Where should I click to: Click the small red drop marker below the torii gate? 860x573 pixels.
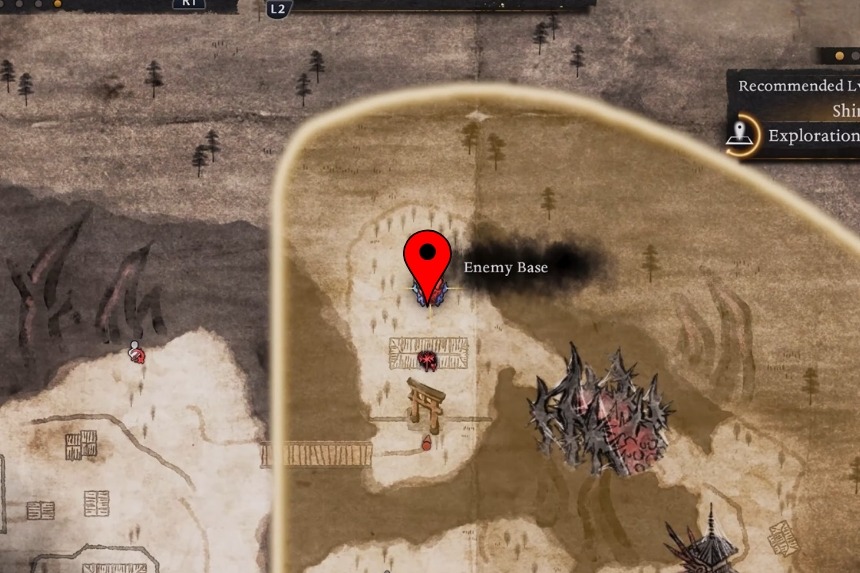427,442
